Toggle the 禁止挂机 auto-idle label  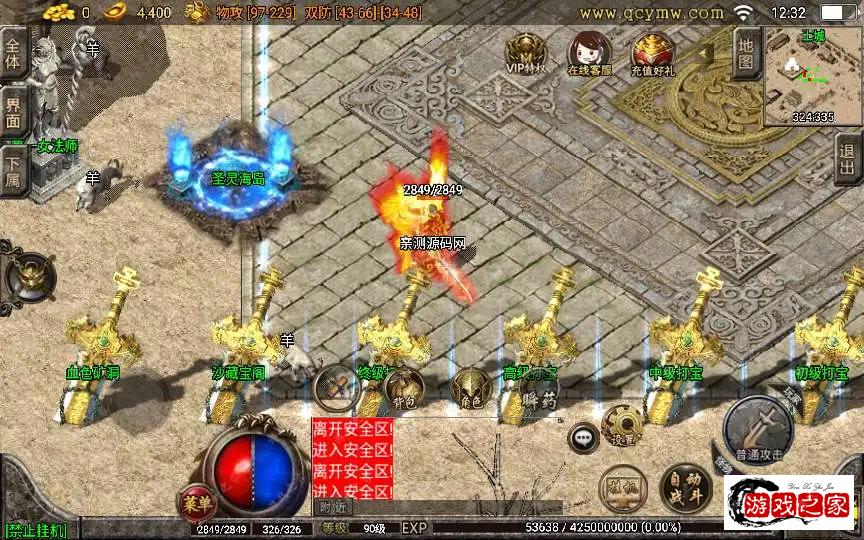pyautogui.click(x=37, y=529)
